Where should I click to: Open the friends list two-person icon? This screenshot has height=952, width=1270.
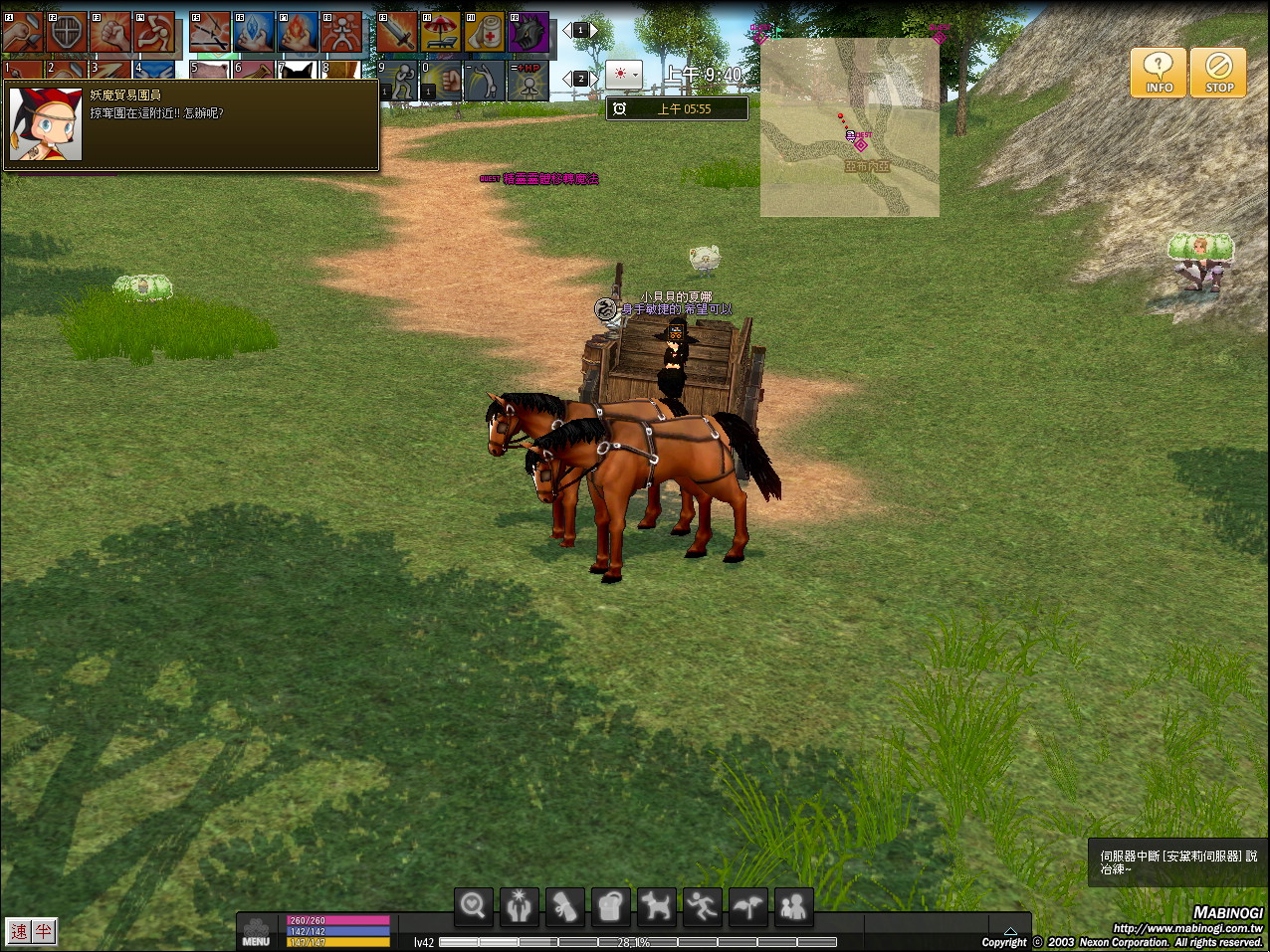click(x=793, y=906)
